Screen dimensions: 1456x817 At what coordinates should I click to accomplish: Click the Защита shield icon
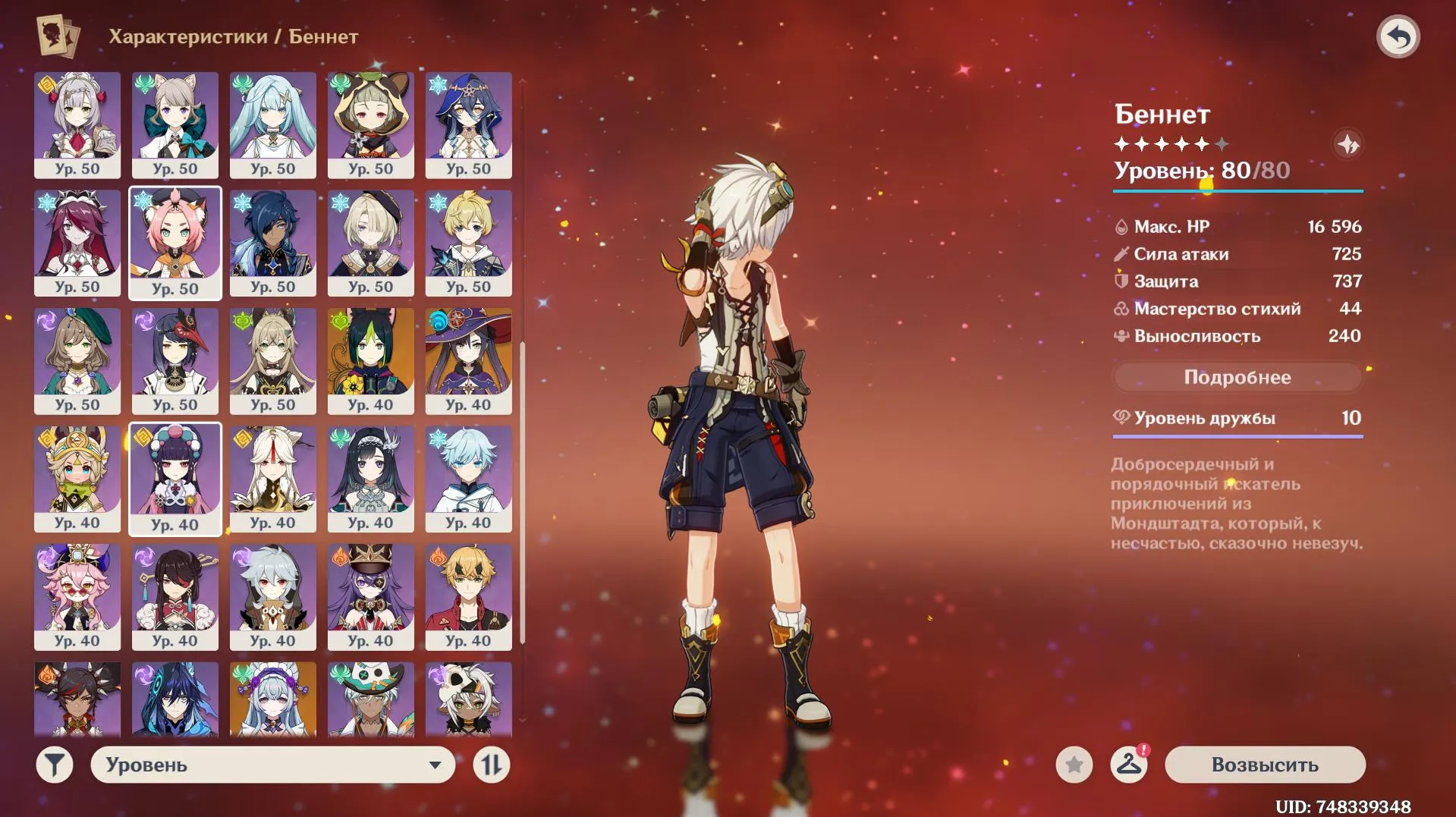click(1124, 281)
